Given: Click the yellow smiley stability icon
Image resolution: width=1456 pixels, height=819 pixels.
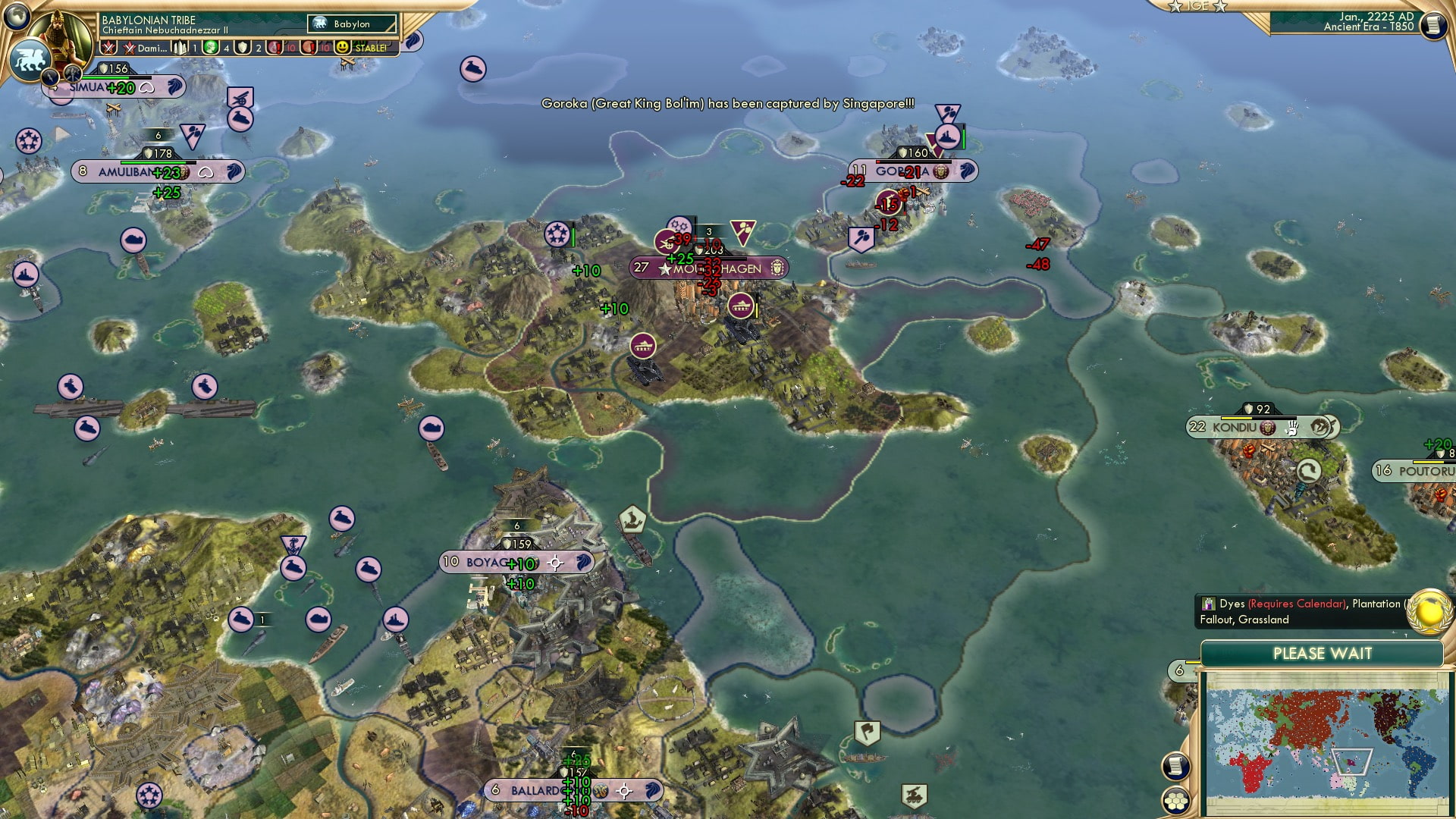Looking at the screenshot, I should click(343, 48).
